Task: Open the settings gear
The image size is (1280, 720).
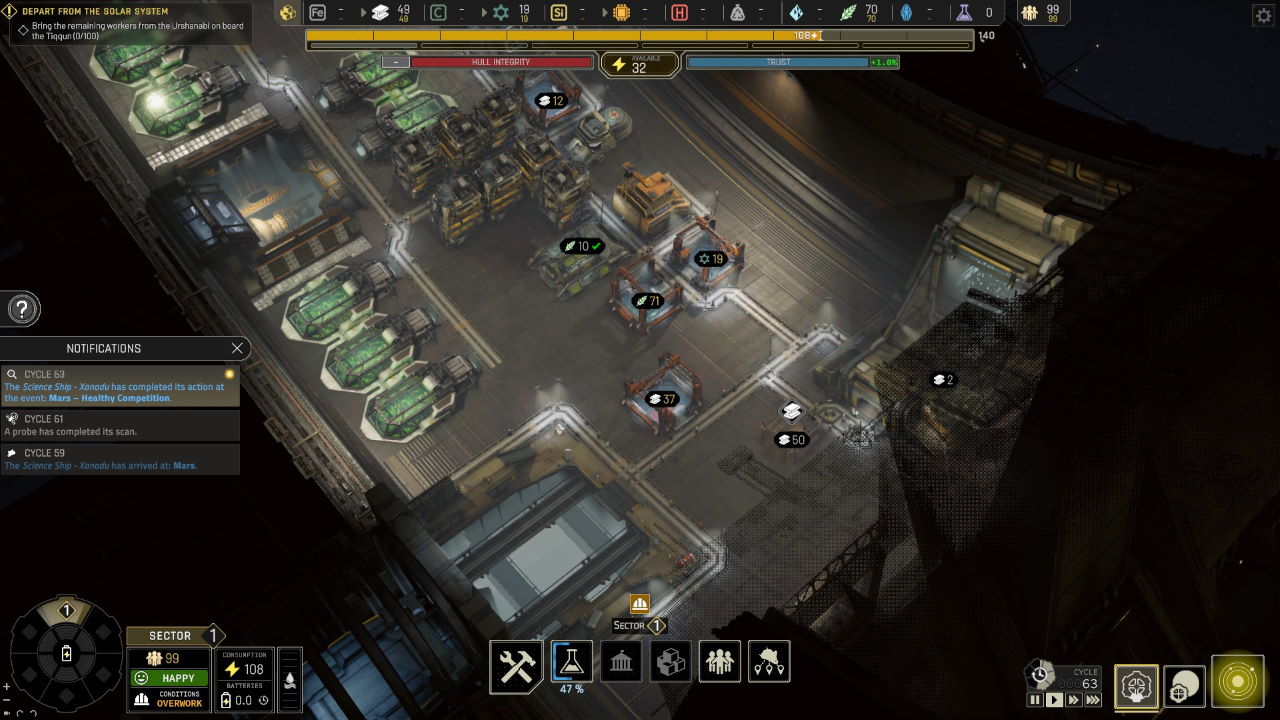Action: 1263,16
